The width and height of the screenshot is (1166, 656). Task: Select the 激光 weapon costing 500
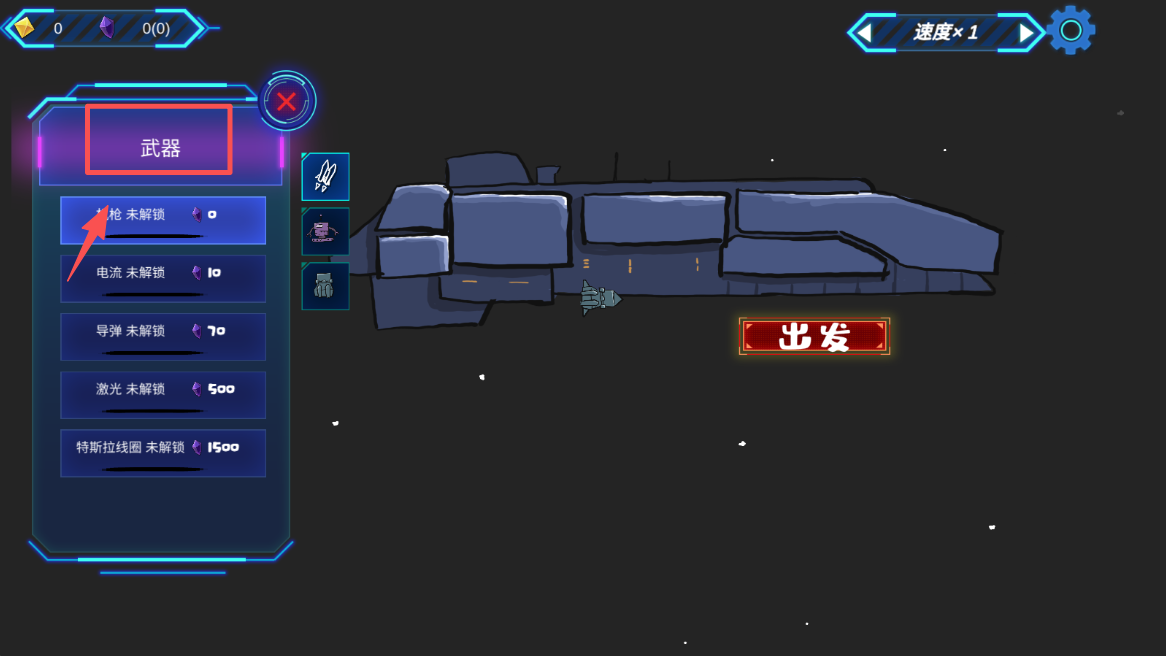[163, 394]
